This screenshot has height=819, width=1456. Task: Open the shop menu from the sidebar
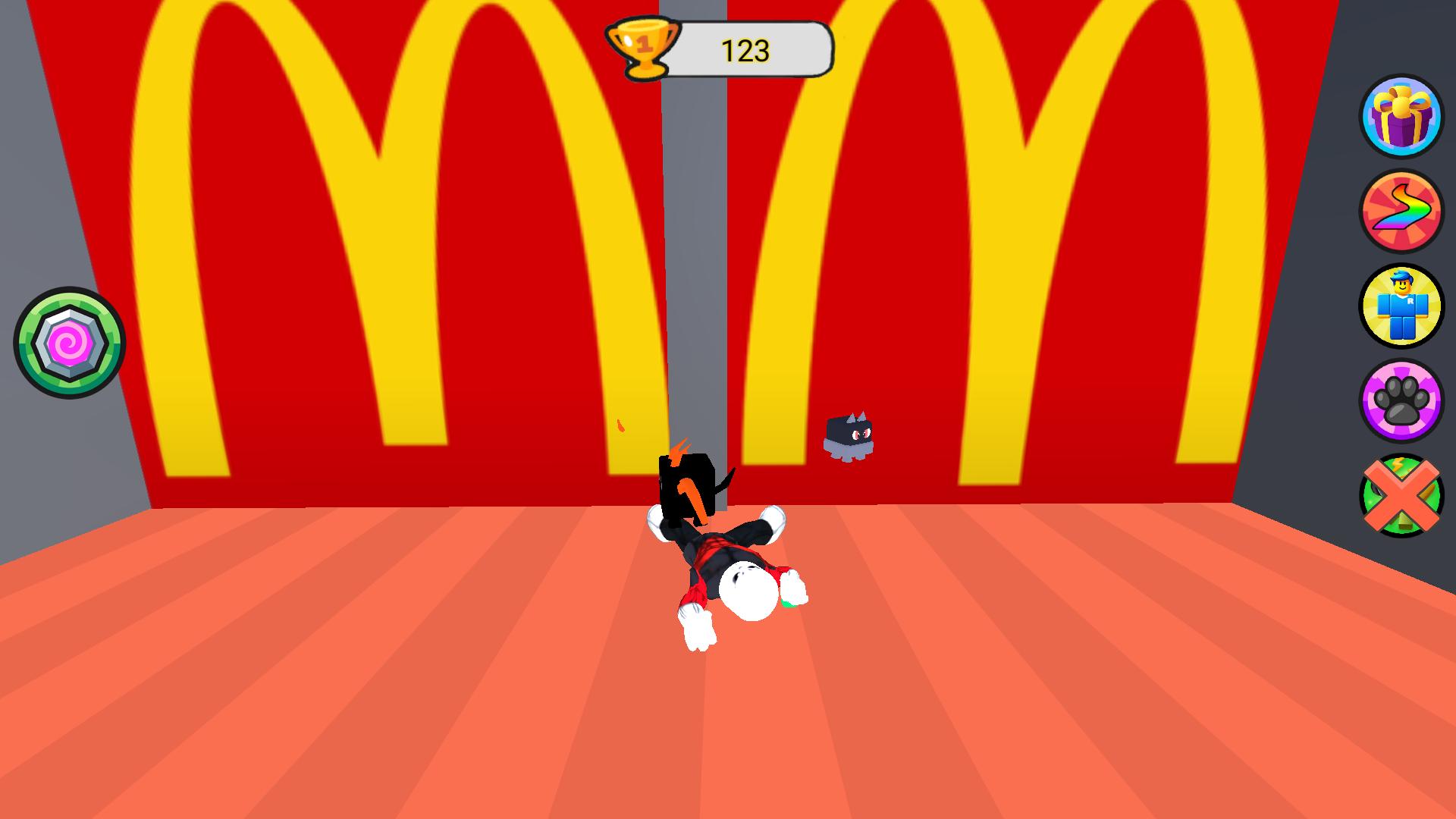click(x=1402, y=306)
